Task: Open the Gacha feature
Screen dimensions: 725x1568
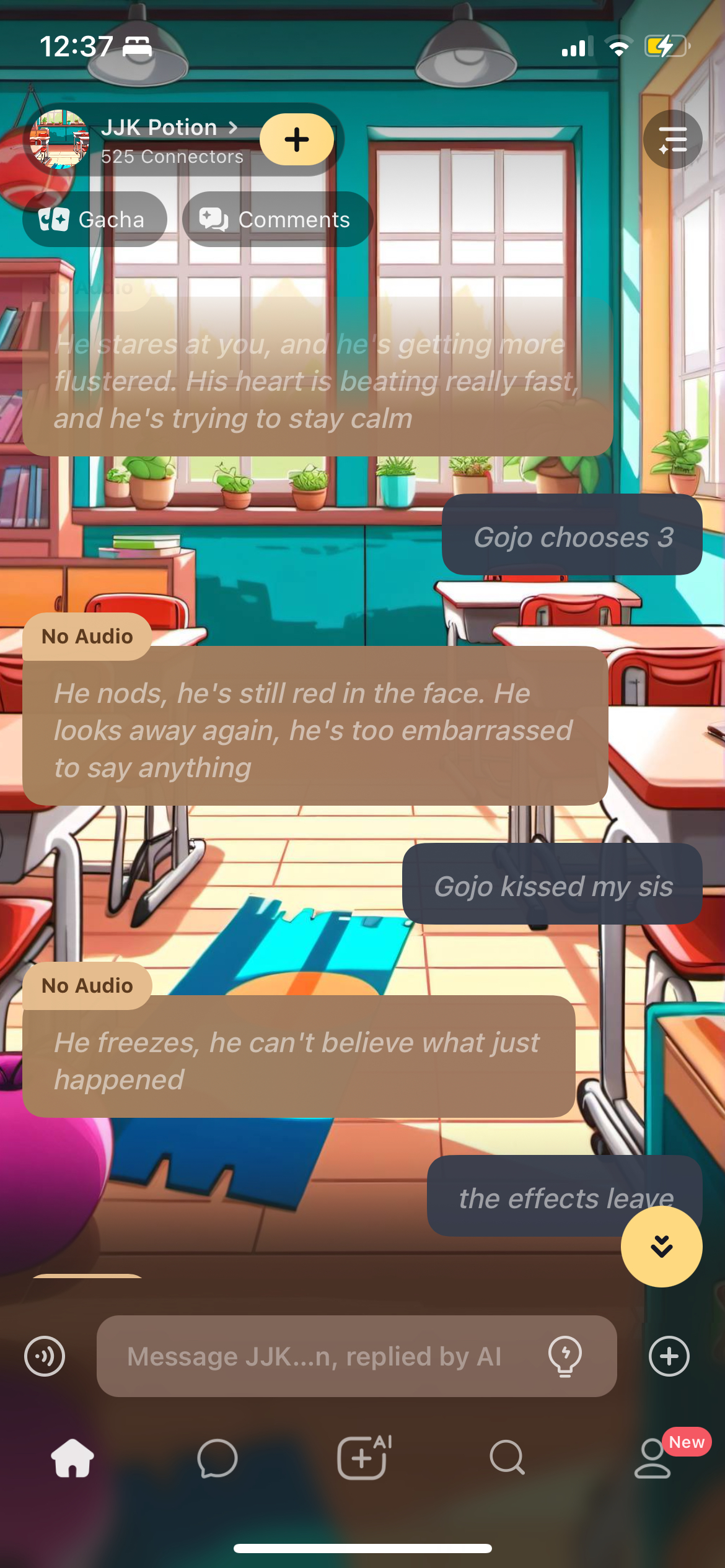Action: [x=94, y=219]
